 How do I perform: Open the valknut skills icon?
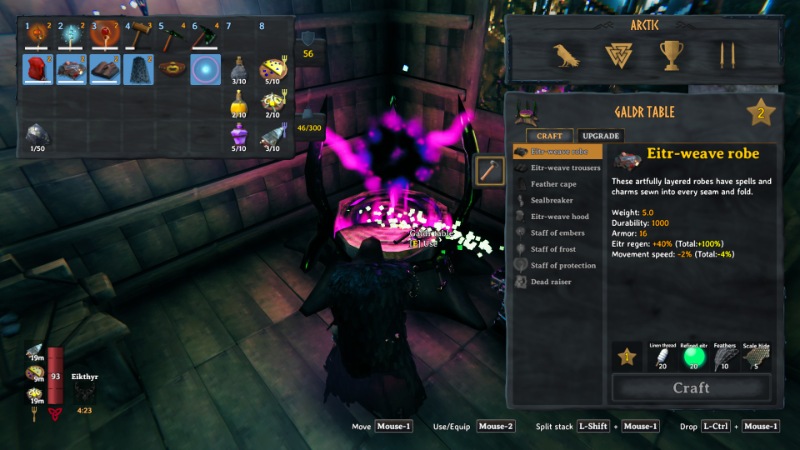pos(619,56)
